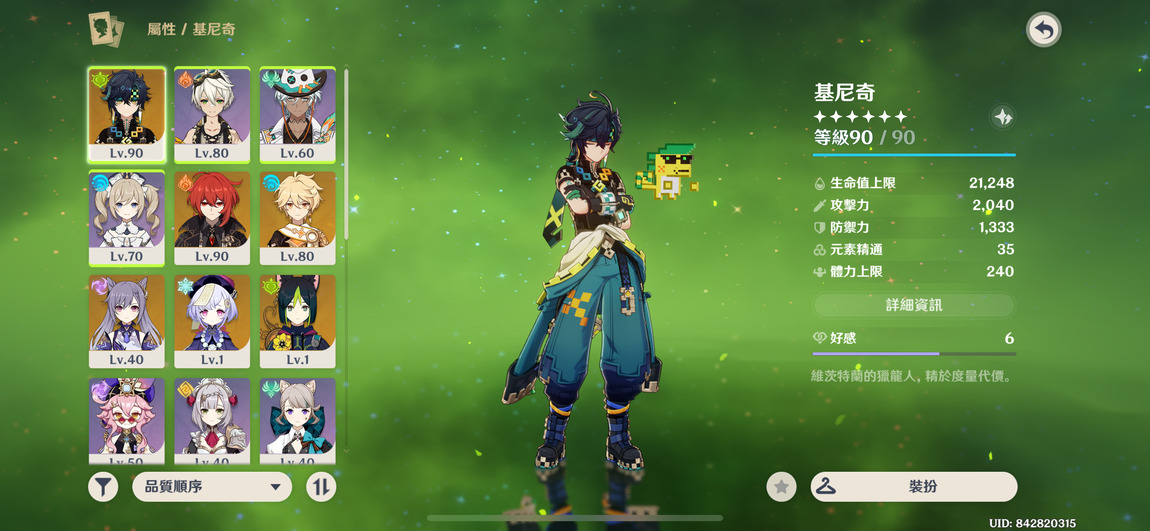
Task: Go back with the return arrow button
Action: pos(1043,30)
